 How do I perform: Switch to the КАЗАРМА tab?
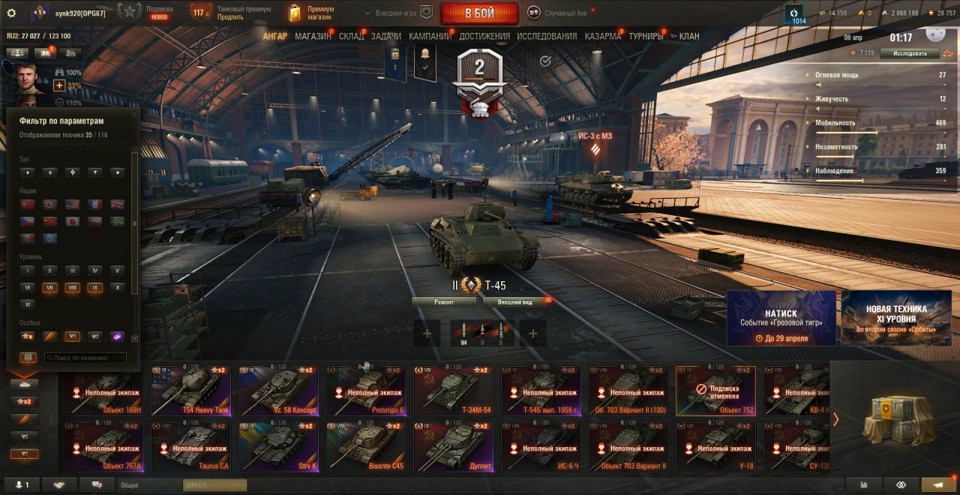point(603,36)
